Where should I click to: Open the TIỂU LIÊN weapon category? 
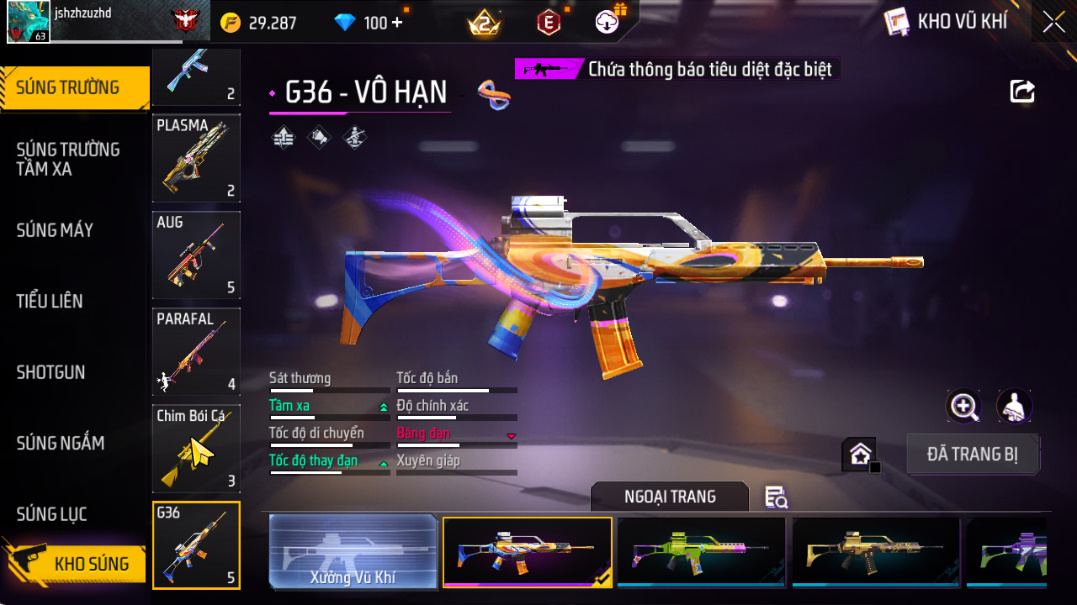[50, 301]
